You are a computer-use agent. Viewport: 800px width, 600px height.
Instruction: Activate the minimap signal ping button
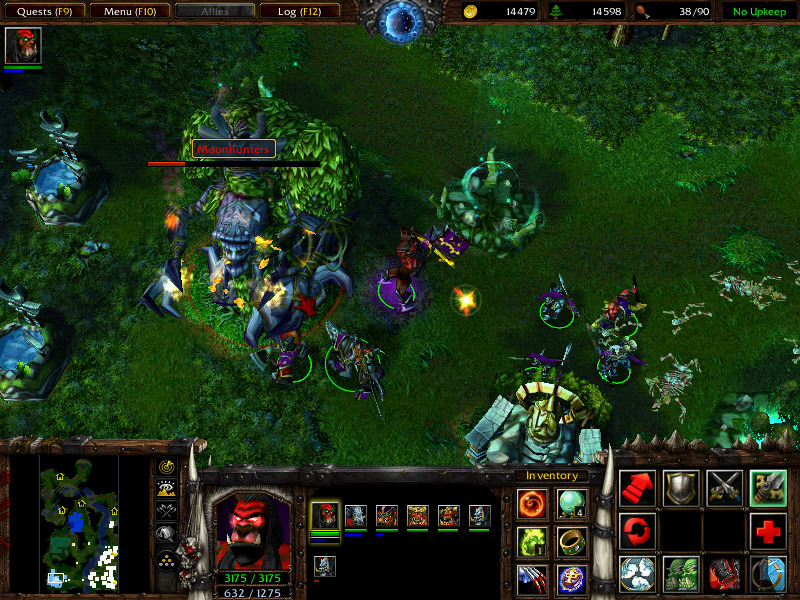pyautogui.click(x=167, y=467)
